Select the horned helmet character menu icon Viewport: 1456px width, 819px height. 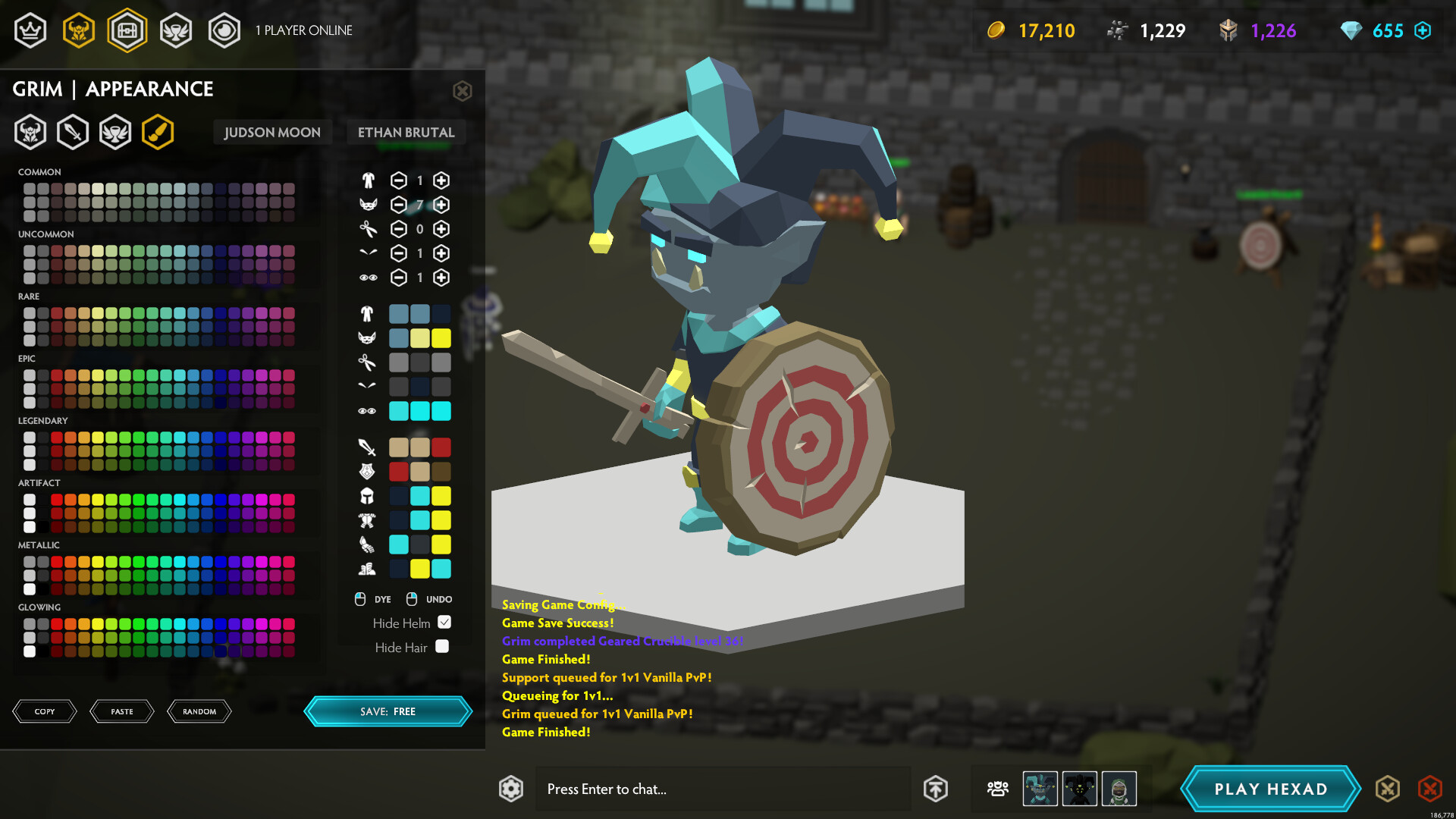[x=79, y=30]
